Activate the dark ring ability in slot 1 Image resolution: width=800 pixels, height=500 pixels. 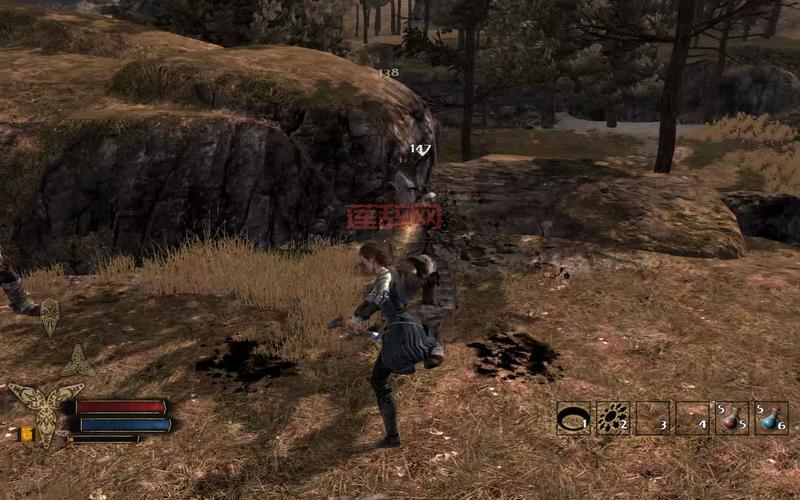573,418
